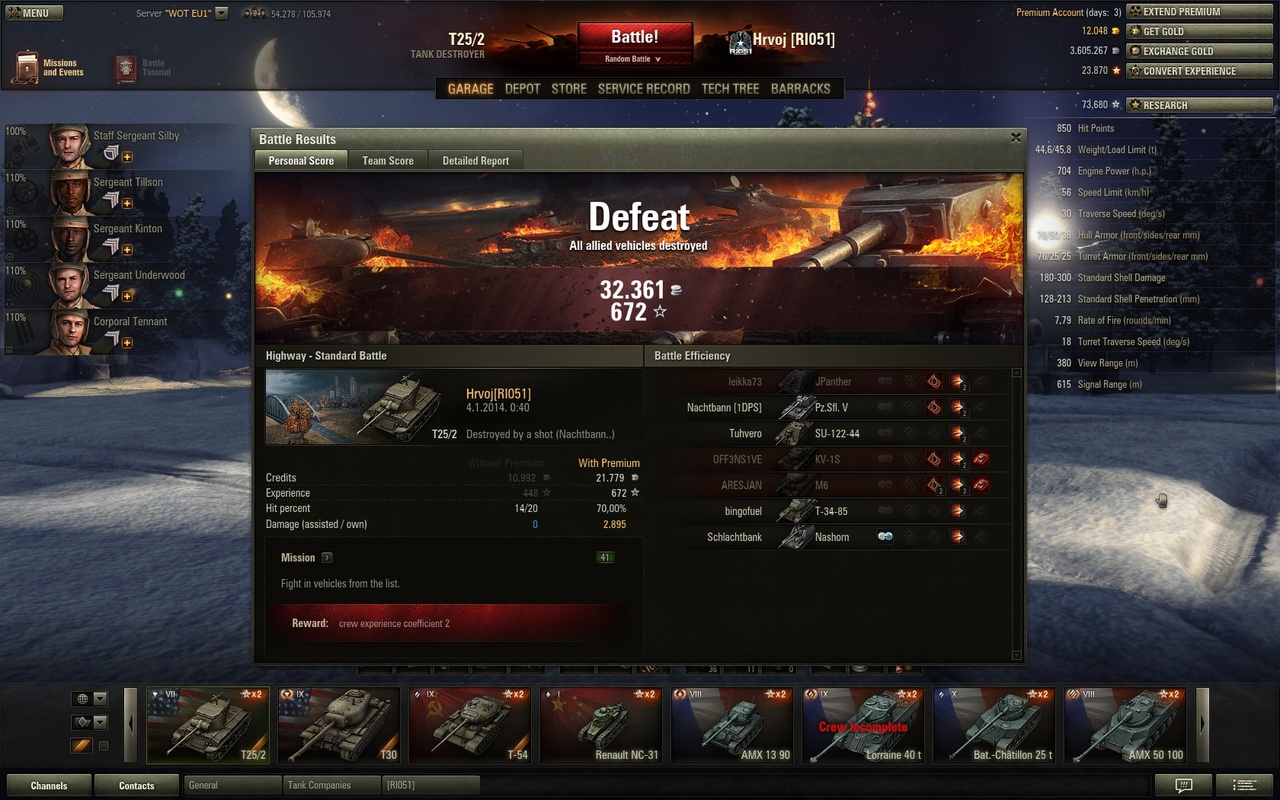Open the STORE section
Image resolution: width=1280 pixels, height=800 pixels.
click(569, 88)
